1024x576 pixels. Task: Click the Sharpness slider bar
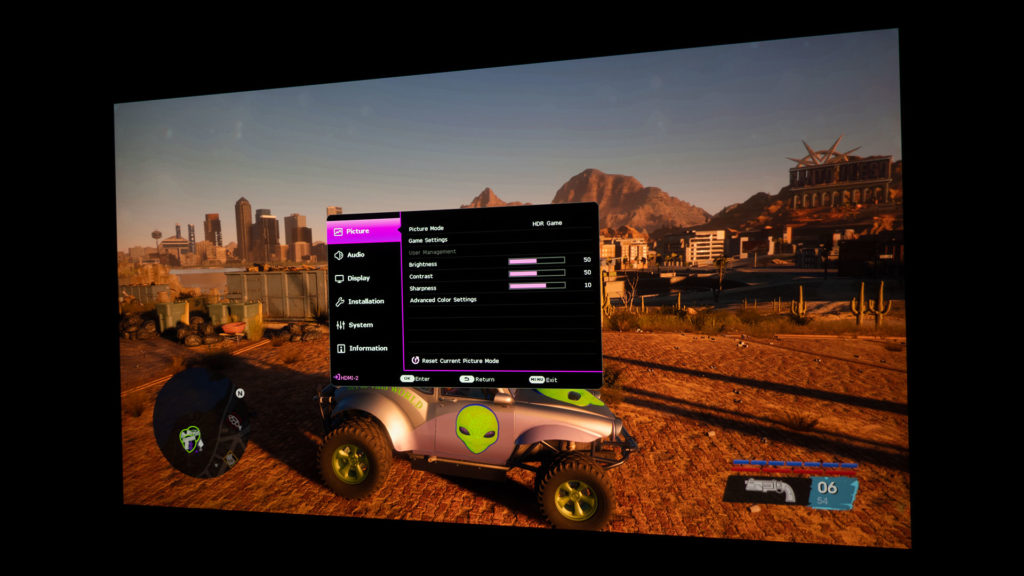(536, 285)
